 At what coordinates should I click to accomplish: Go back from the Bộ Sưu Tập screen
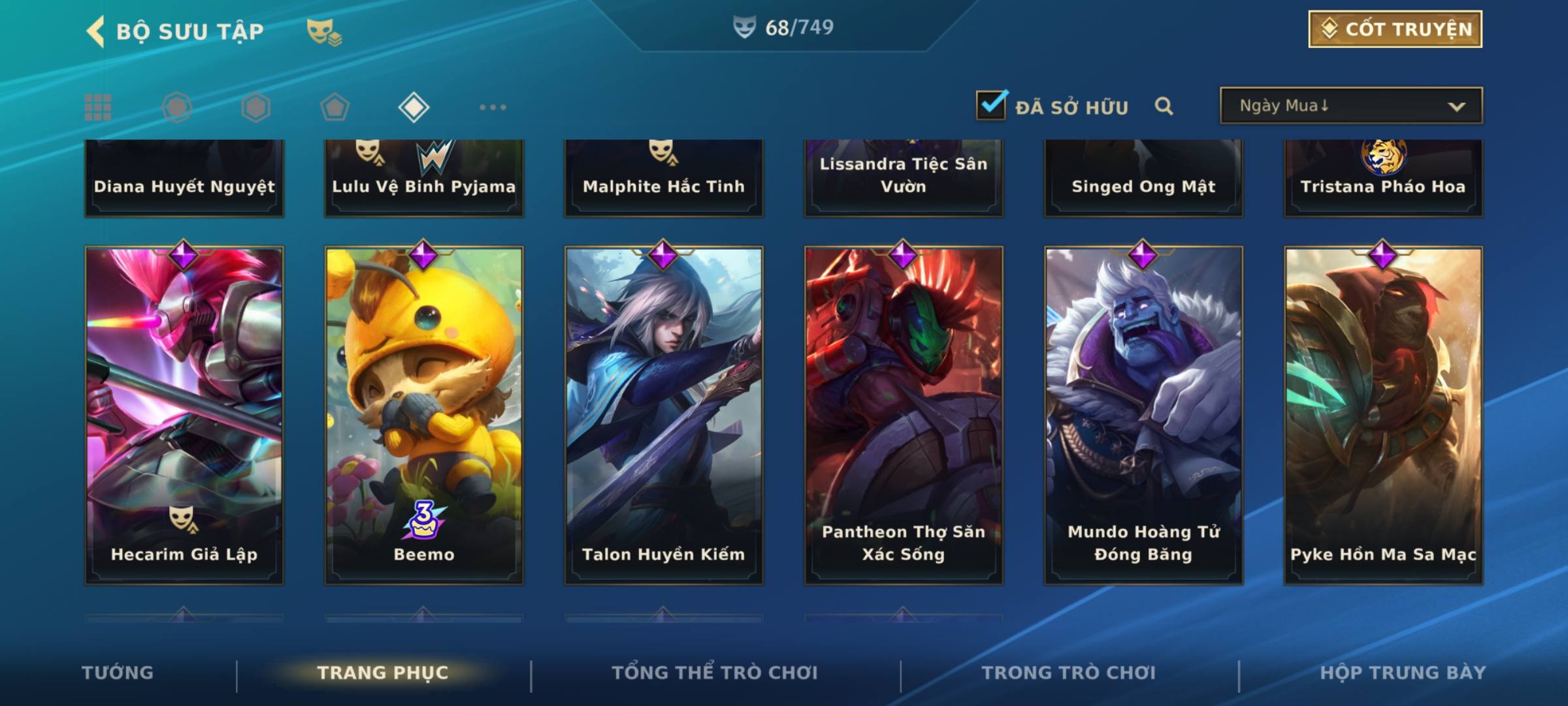(x=96, y=31)
